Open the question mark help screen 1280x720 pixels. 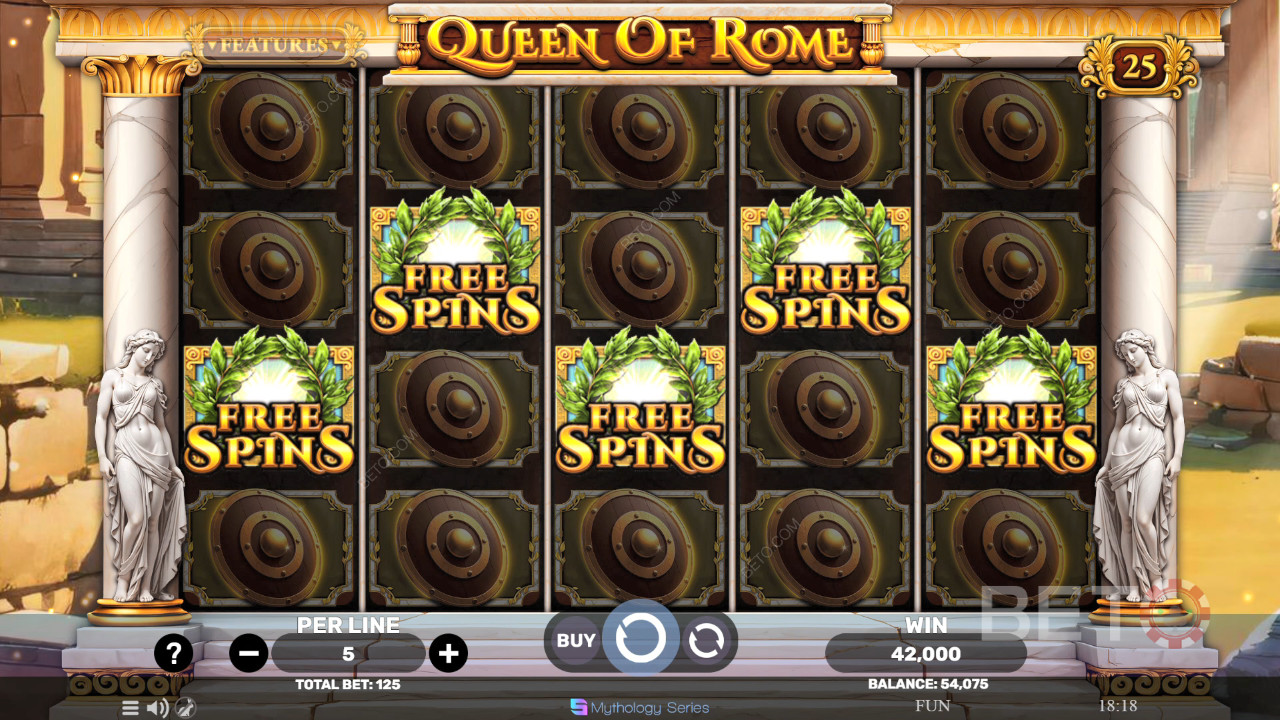click(x=174, y=654)
